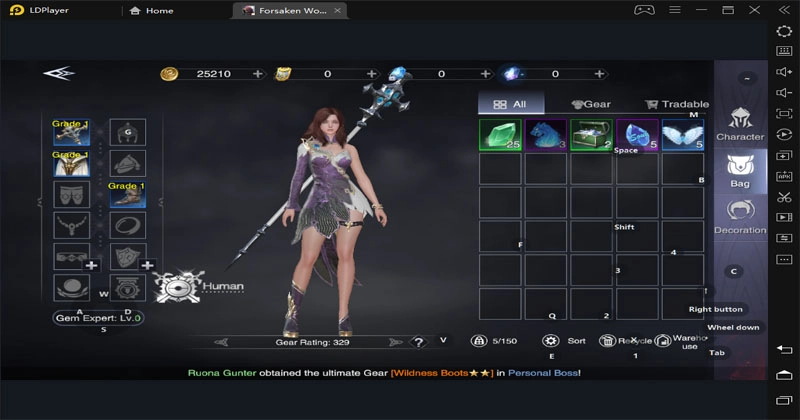Screen dimensions: 800x420
Task: Show only Tradable items
Action: tap(677, 104)
